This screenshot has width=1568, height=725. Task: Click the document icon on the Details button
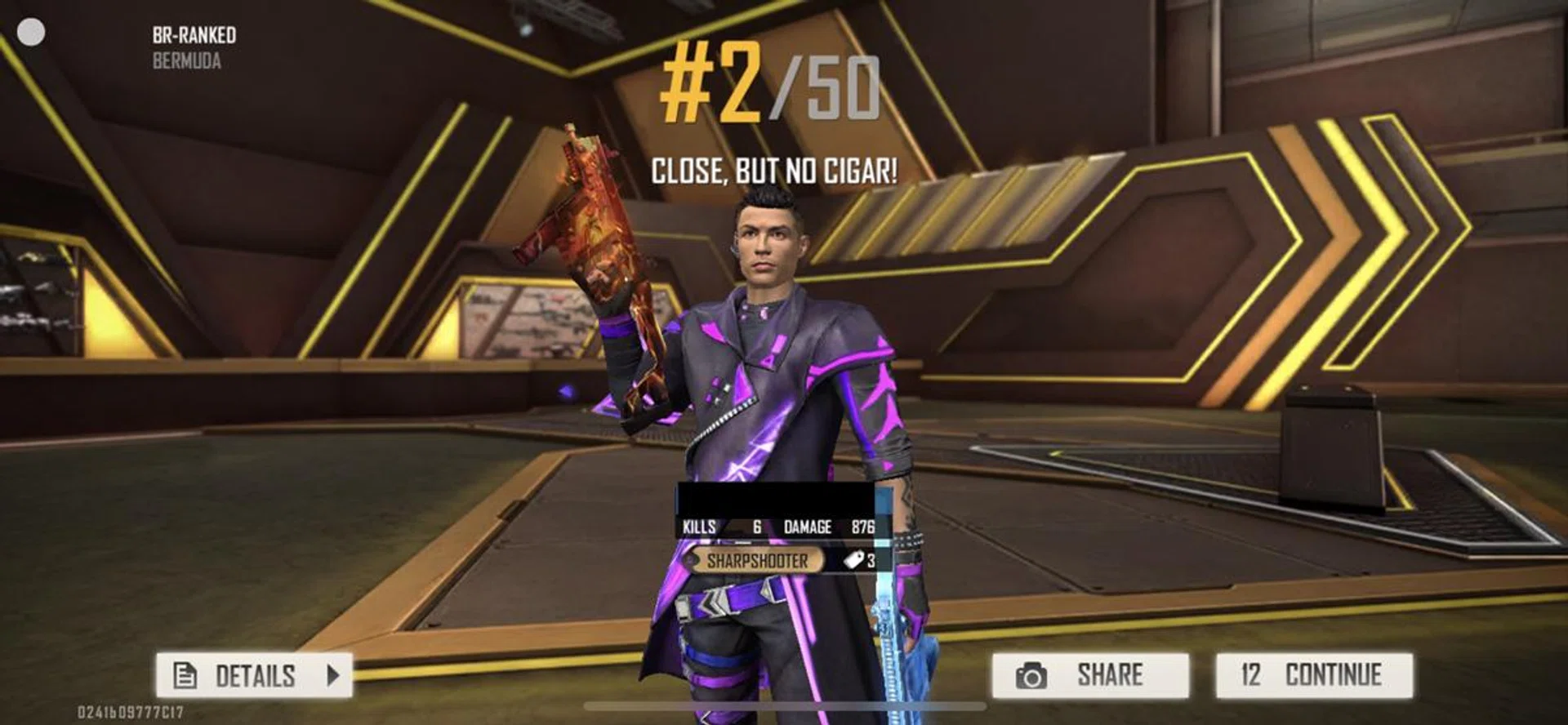[186, 674]
